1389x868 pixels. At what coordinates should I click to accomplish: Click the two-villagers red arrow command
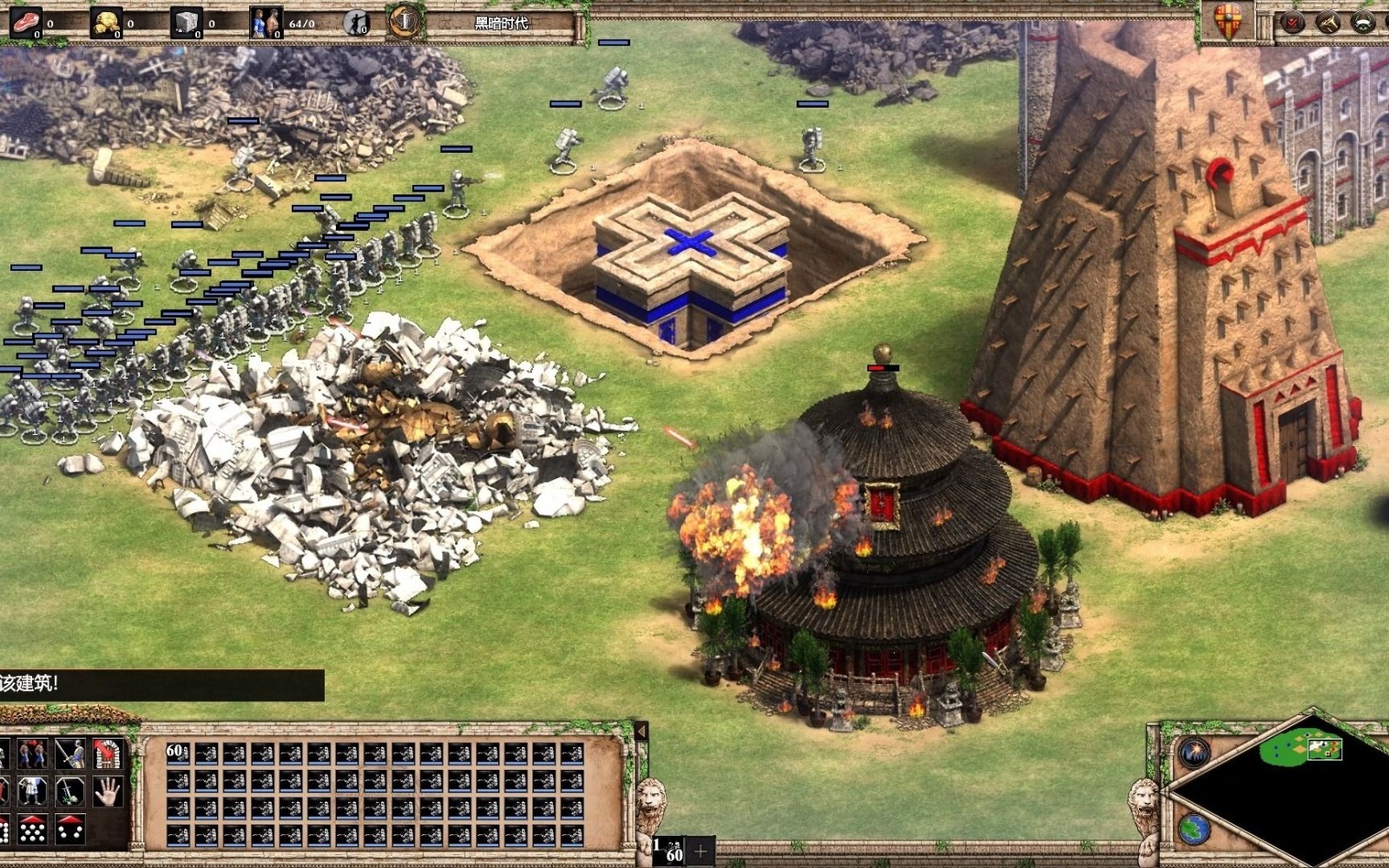click(x=31, y=753)
